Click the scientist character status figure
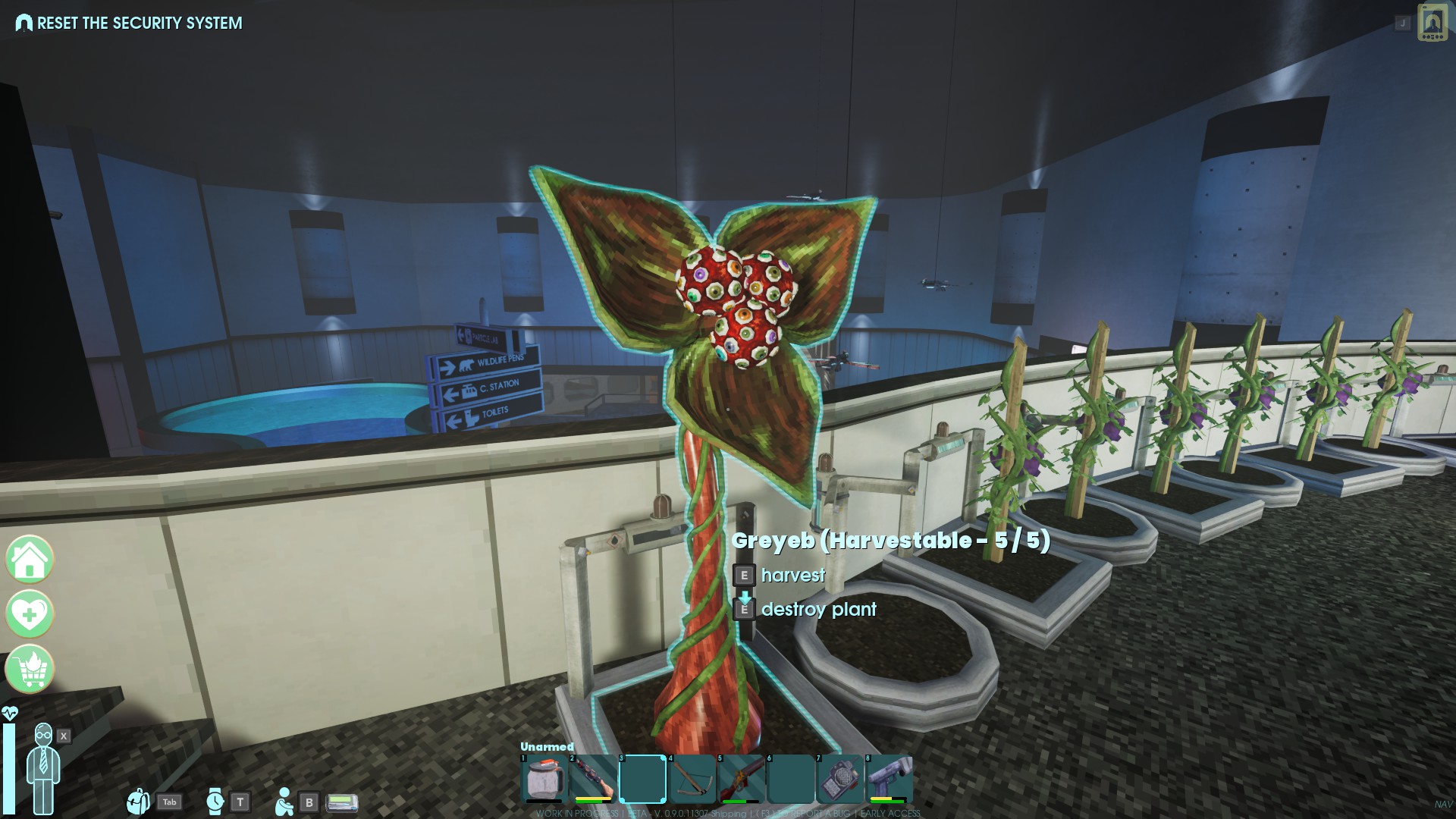This screenshot has width=1456, height=819. tap(43, 766)
